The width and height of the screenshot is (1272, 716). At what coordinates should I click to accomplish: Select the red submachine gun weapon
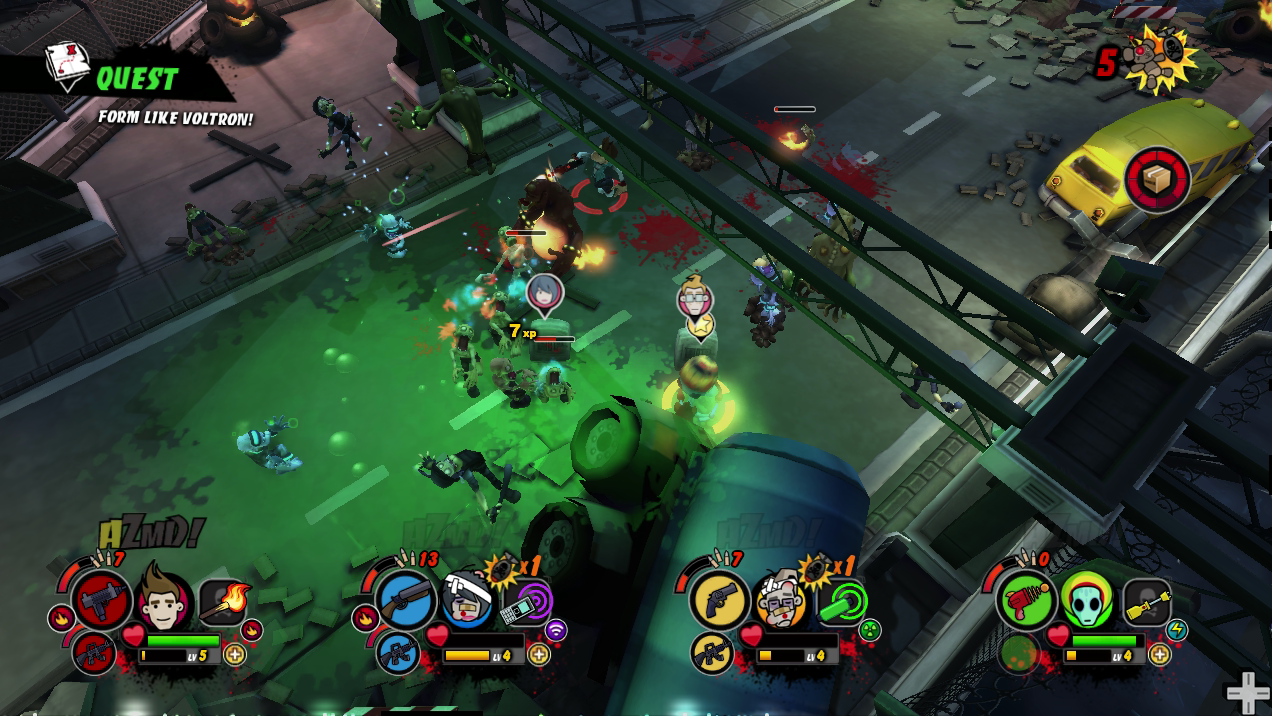pyautogui.click(x=101, y=600)
